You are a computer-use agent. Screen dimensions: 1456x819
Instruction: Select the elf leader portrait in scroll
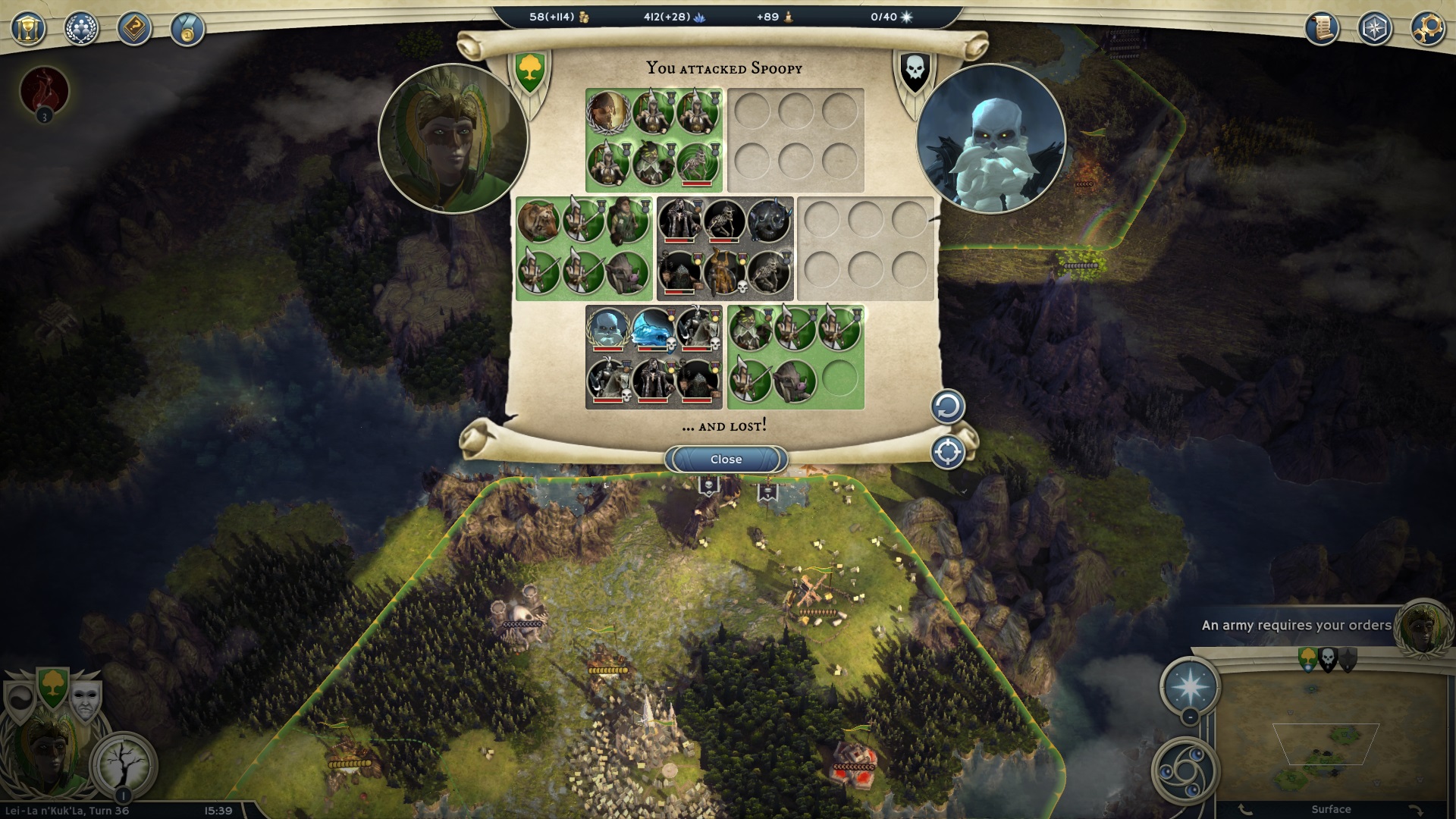click(x=453, y=139)
